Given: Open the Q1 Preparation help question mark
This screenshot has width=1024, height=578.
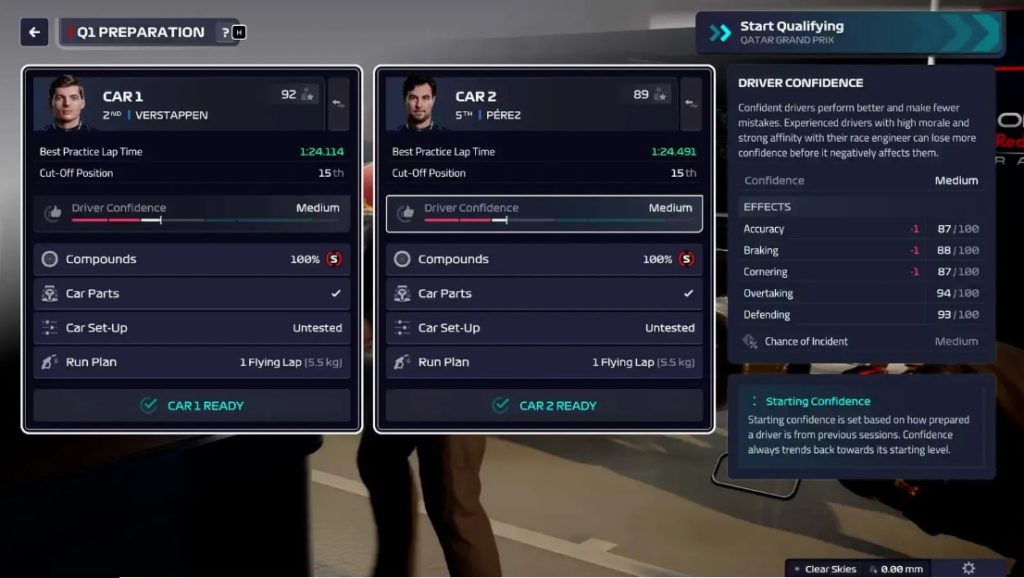Looking at the screenshot, I should pyautogui.click(x=226, y=32).
